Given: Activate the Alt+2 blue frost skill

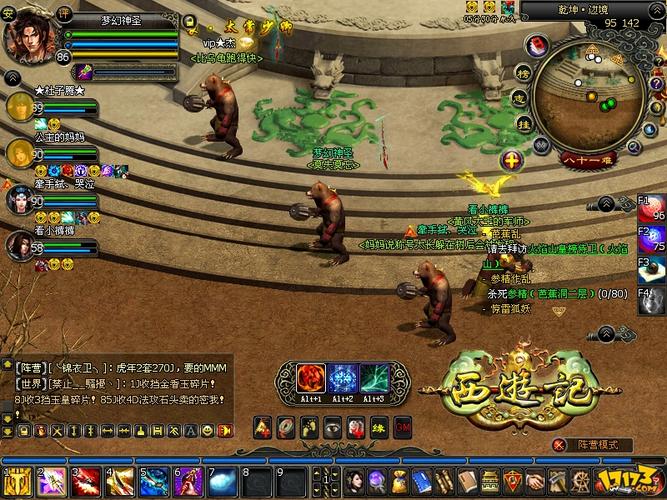Looking at the screenshot, I should pyautogui.click(x=342, y=379).
